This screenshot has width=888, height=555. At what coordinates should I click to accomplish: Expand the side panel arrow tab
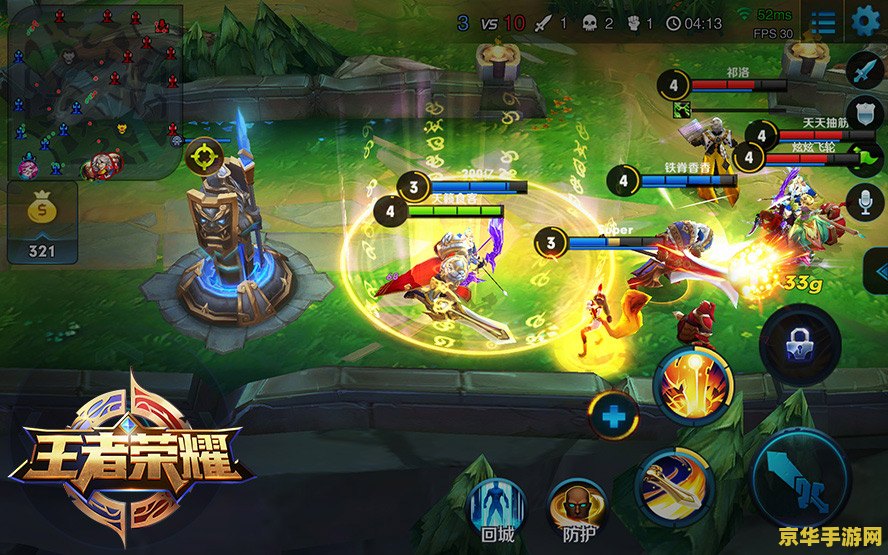tap(878, 271)
